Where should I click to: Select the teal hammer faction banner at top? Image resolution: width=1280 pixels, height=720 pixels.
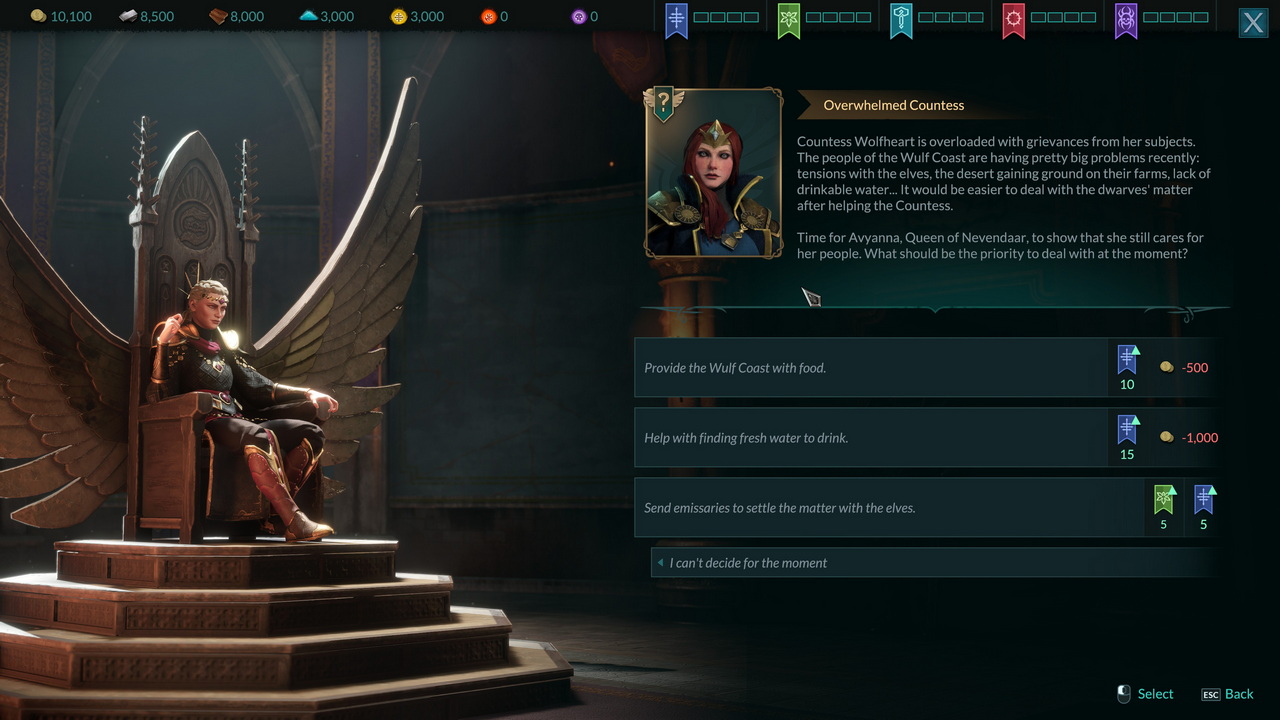click(901, 20)
